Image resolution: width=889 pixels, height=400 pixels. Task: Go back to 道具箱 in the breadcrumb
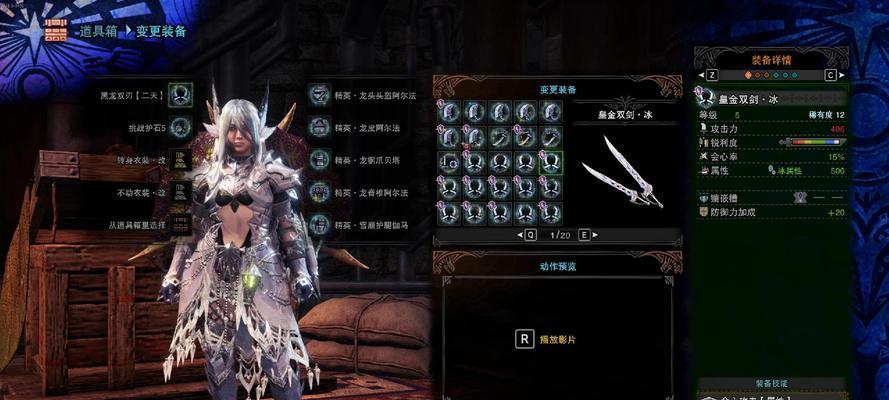[99, 32]
